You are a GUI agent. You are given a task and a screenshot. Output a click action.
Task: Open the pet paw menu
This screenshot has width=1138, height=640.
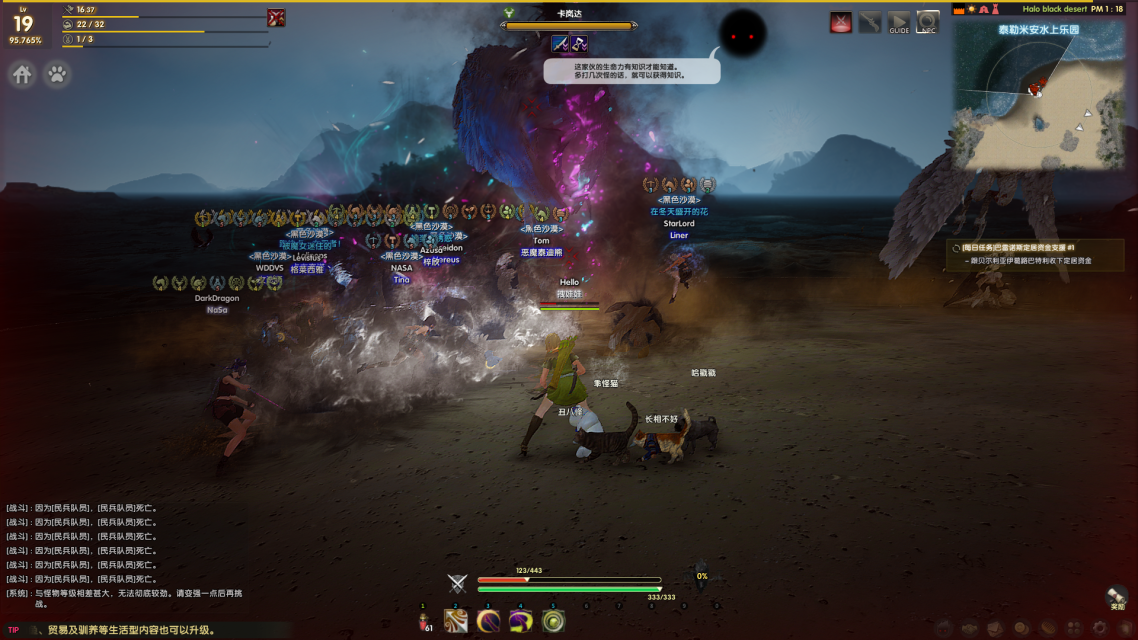(57, 75)
